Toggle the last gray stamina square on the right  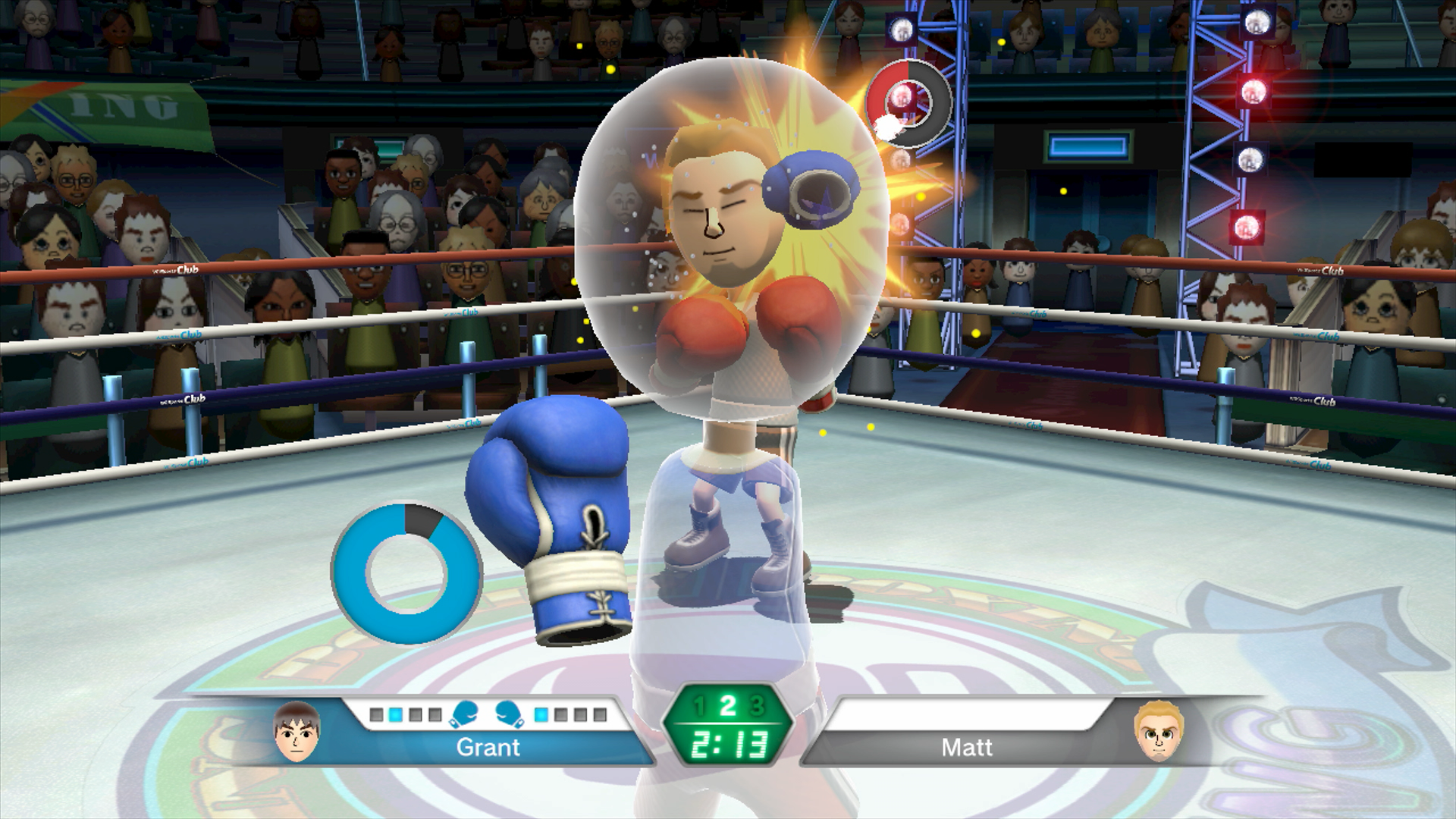pos(599,713)
